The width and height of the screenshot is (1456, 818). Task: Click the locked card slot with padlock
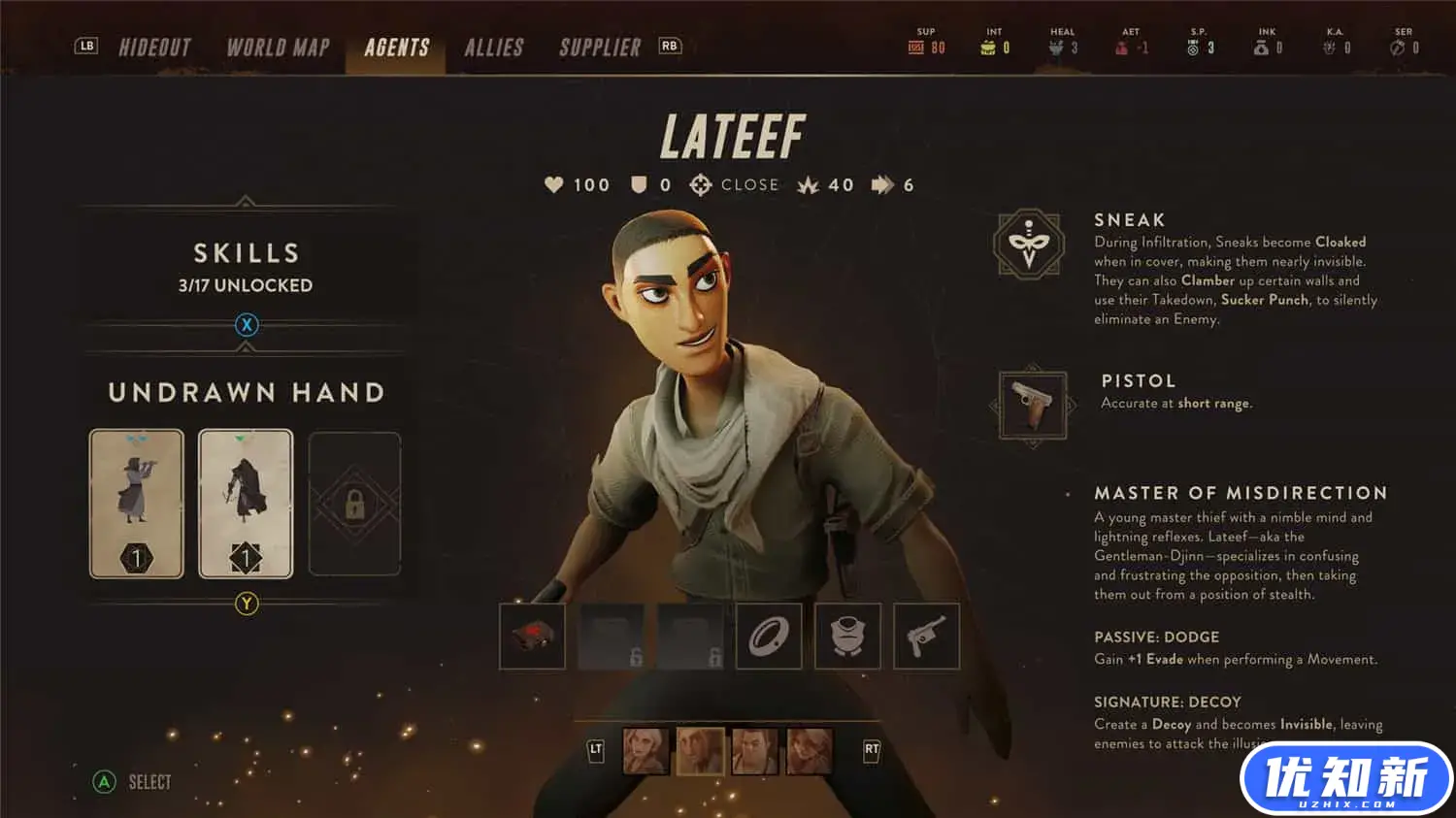[x=354, y=504]
